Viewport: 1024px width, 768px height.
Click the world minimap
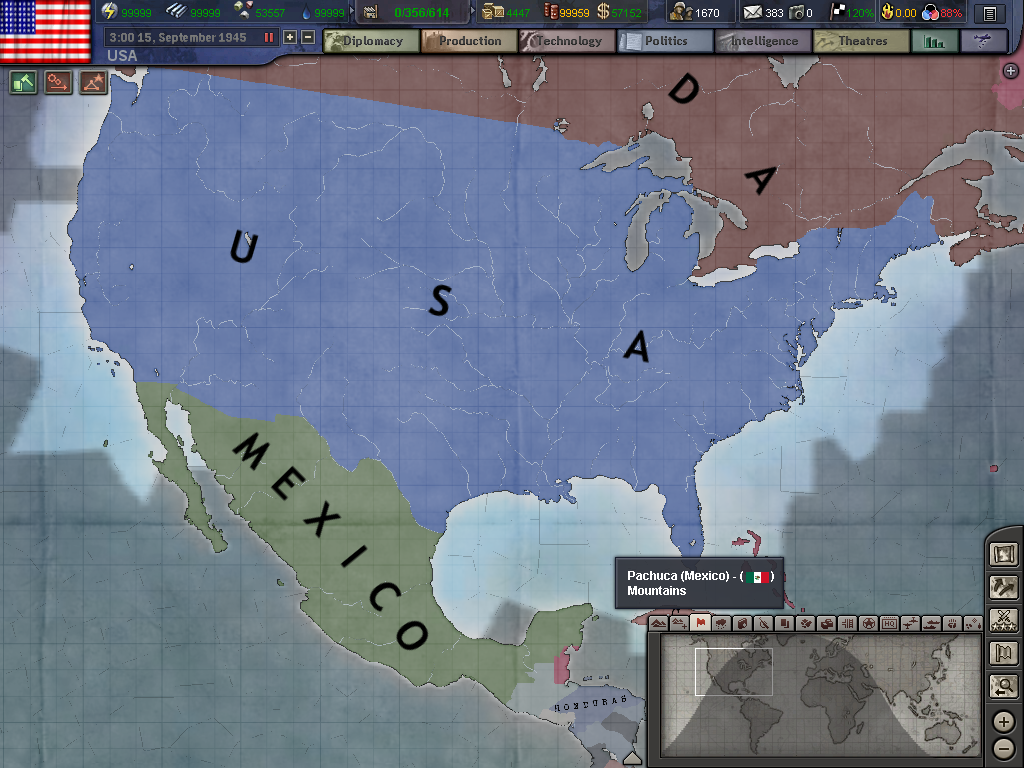click(817, 695)
